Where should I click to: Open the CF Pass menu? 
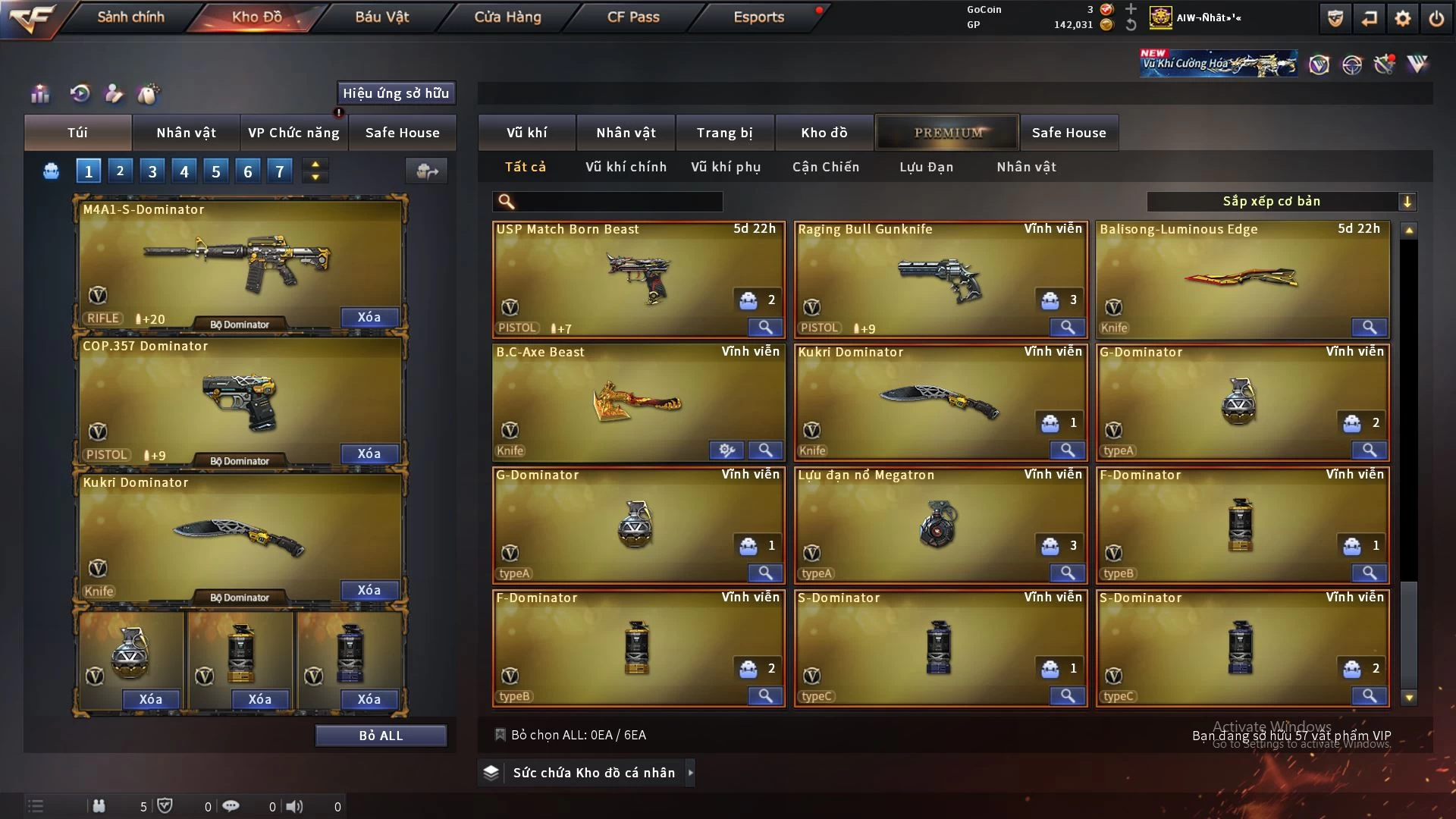[x=633, y=17]
